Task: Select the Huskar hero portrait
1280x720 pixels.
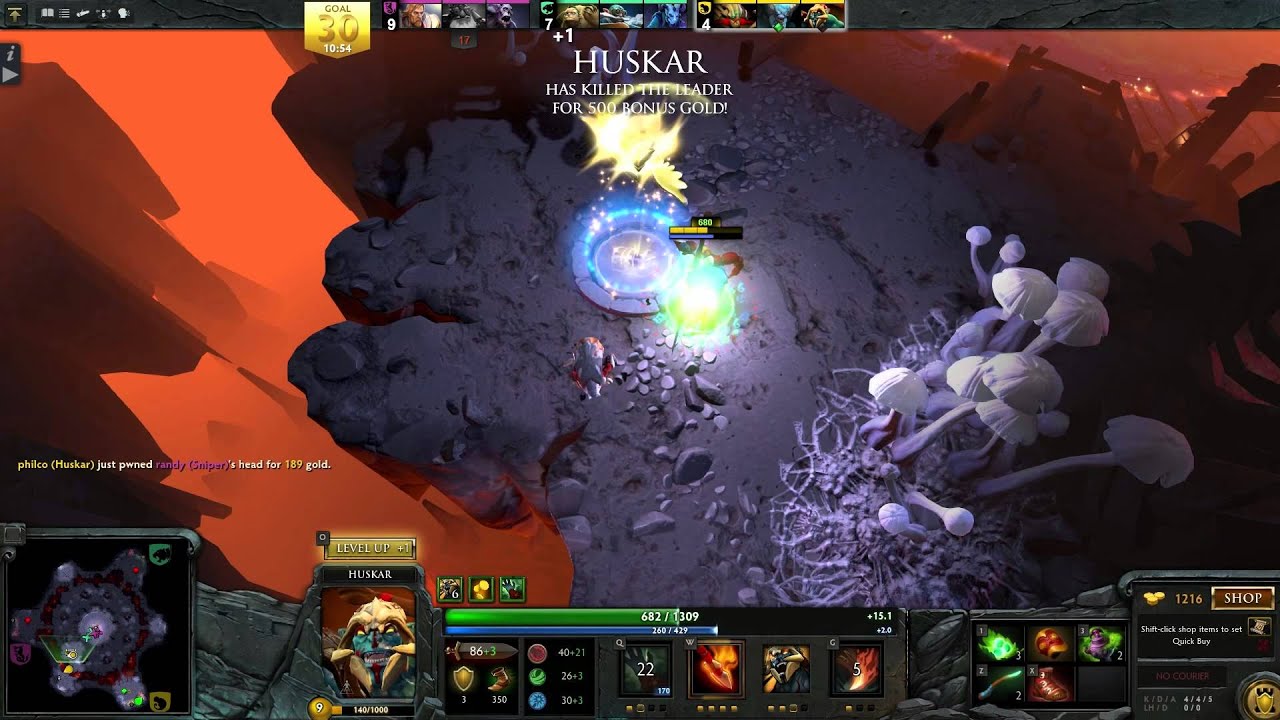Action: click(368, 640)
